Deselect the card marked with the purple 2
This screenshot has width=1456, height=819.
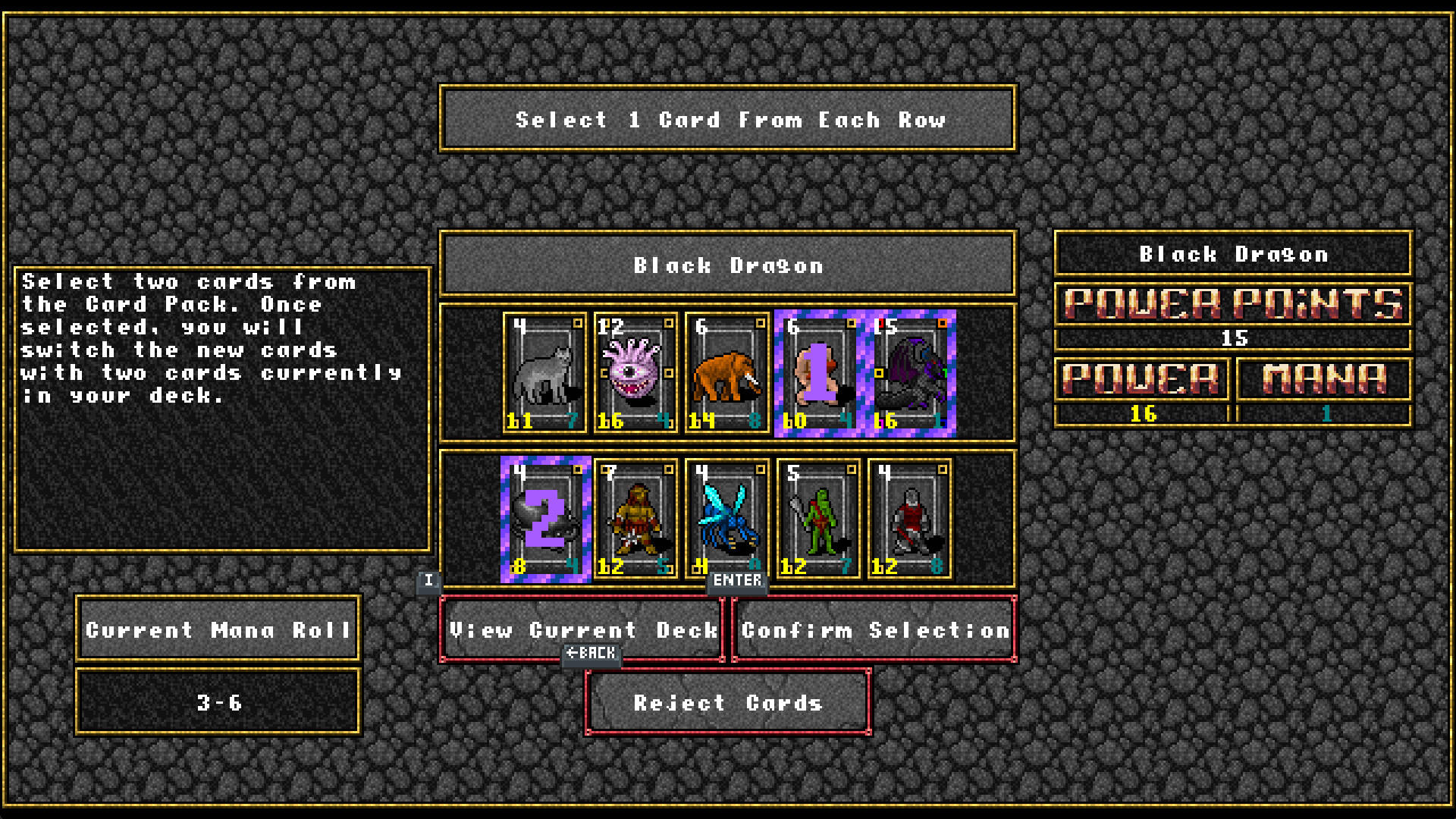pyautogui.click(x=544, y=519)
